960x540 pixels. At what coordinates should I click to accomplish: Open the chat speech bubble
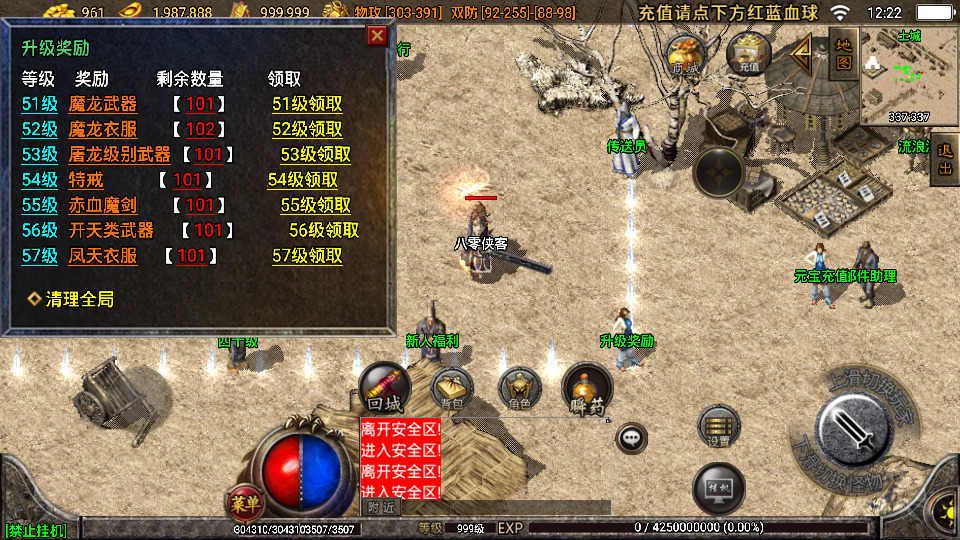coord(631,437)
